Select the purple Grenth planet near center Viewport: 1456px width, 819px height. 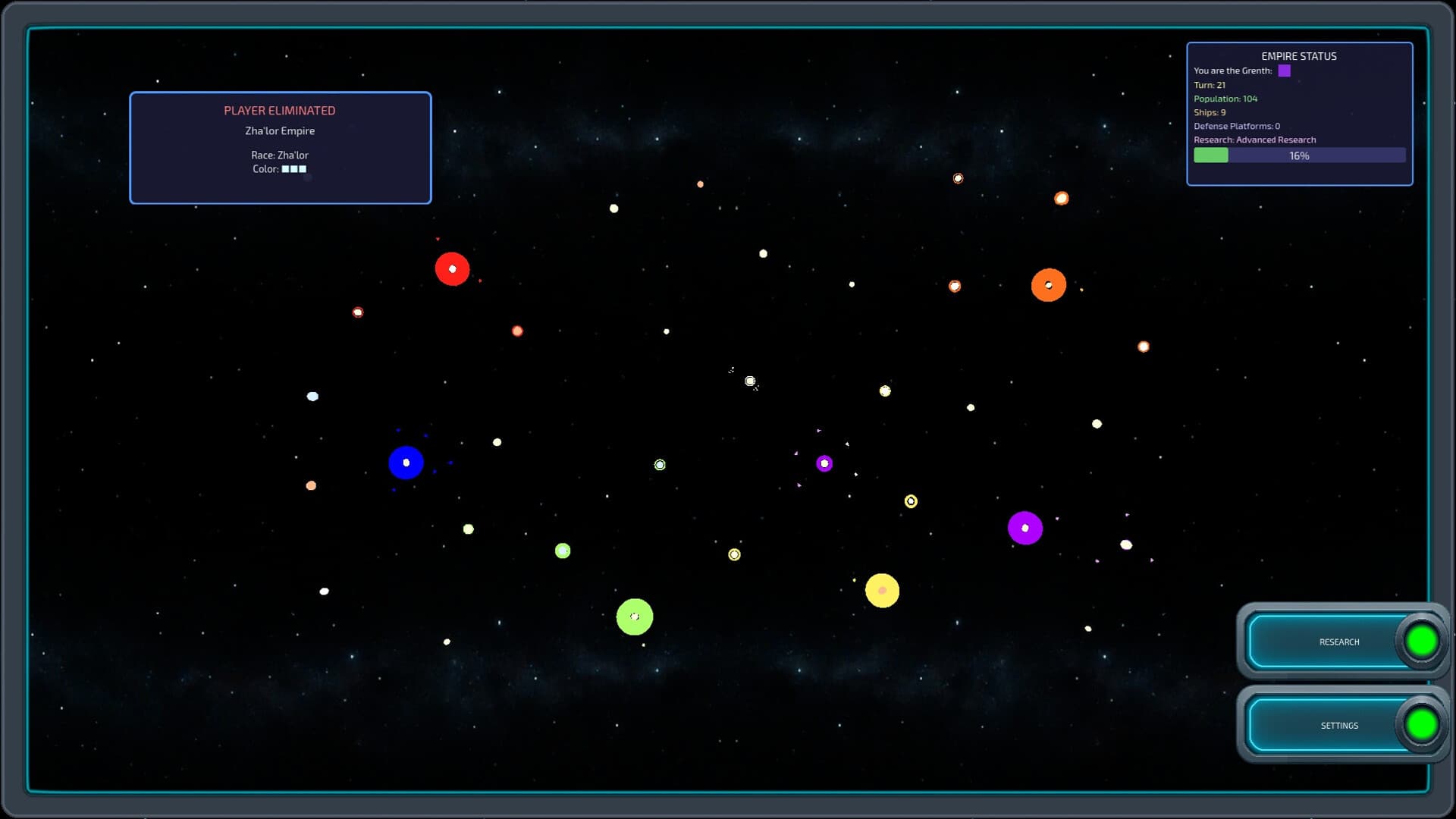point(824,463)
